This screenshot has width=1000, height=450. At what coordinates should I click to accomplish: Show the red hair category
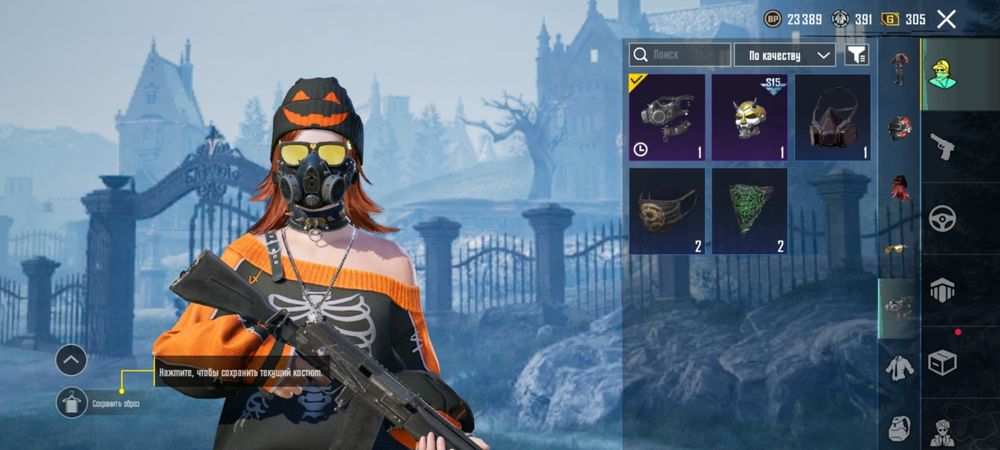click(900, 187)
